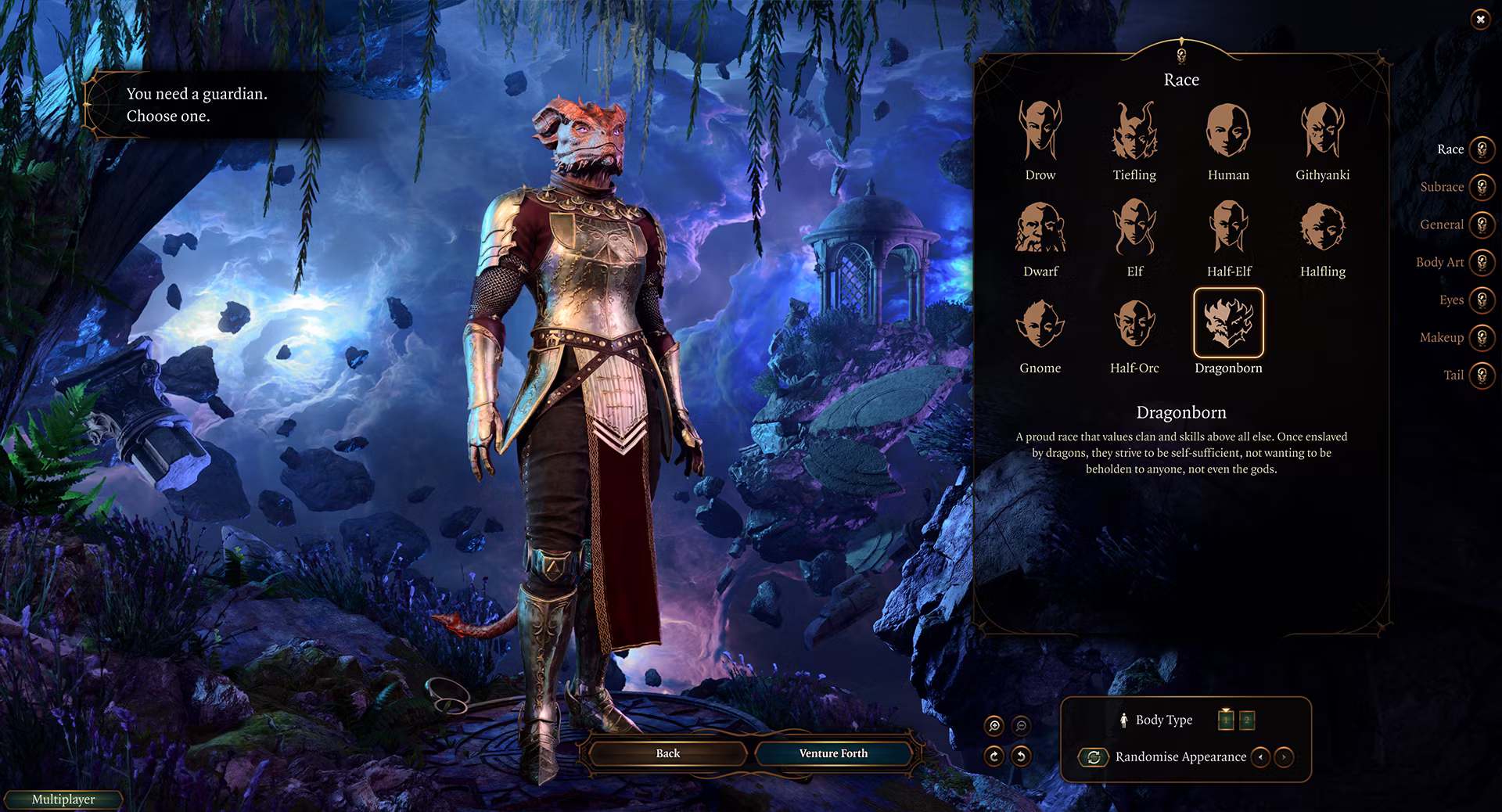Choose the Dwarf race option
The width and height of the screenshot is (1502, 812).
tap(1040, 228)
